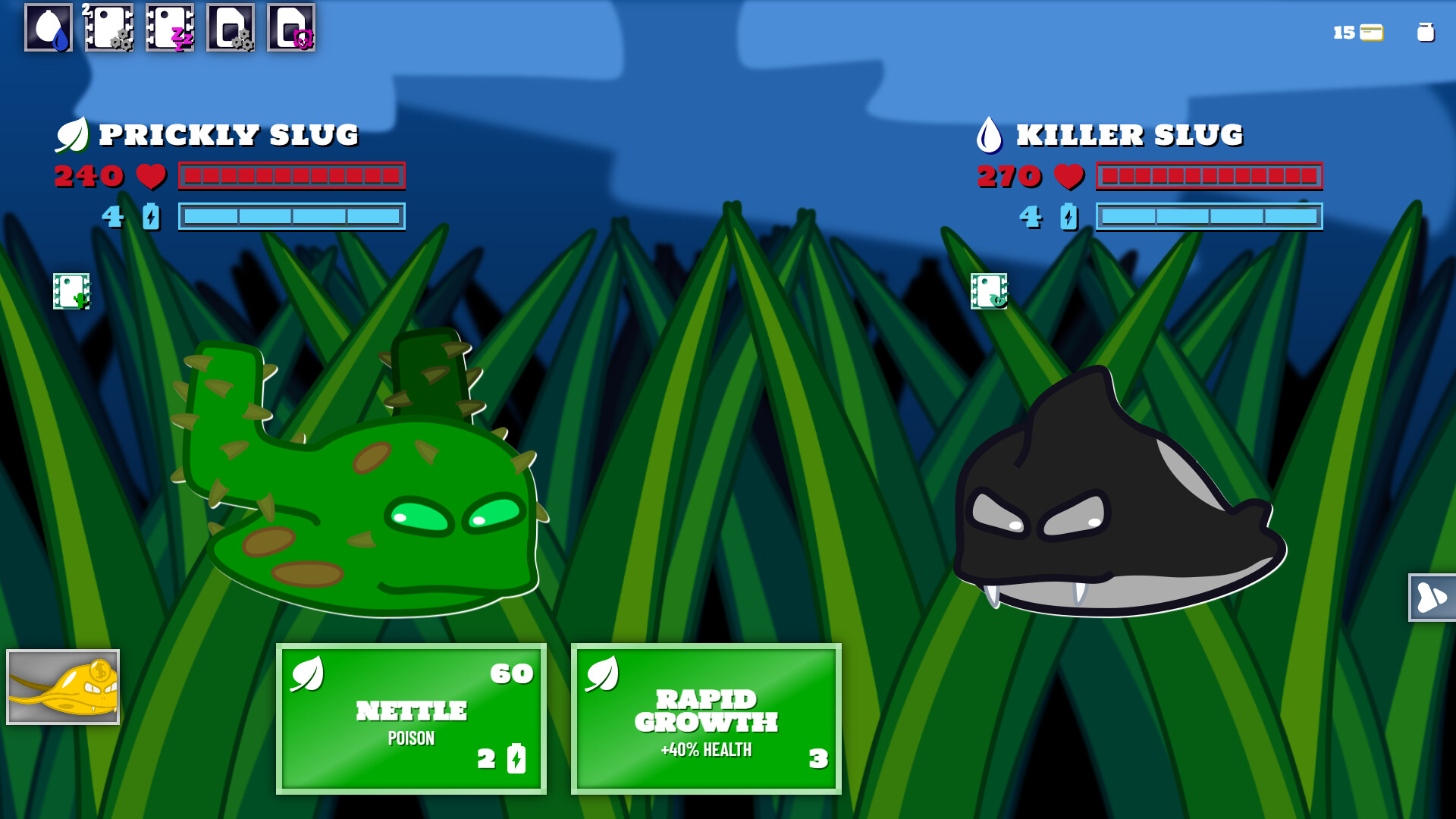Select the Nettle poison card
The height and width of the screenshot is (819, 1456).
(x=412, y=718)
